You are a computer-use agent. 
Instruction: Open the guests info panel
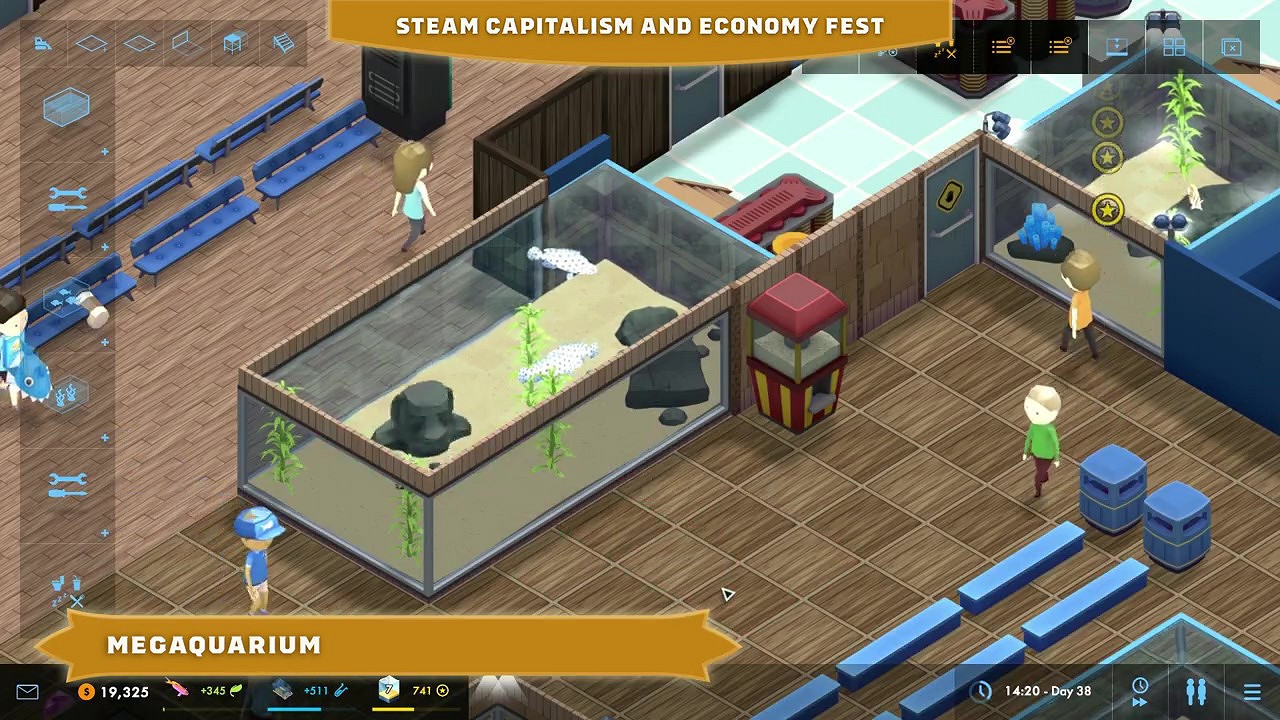tap(1196, 690)
